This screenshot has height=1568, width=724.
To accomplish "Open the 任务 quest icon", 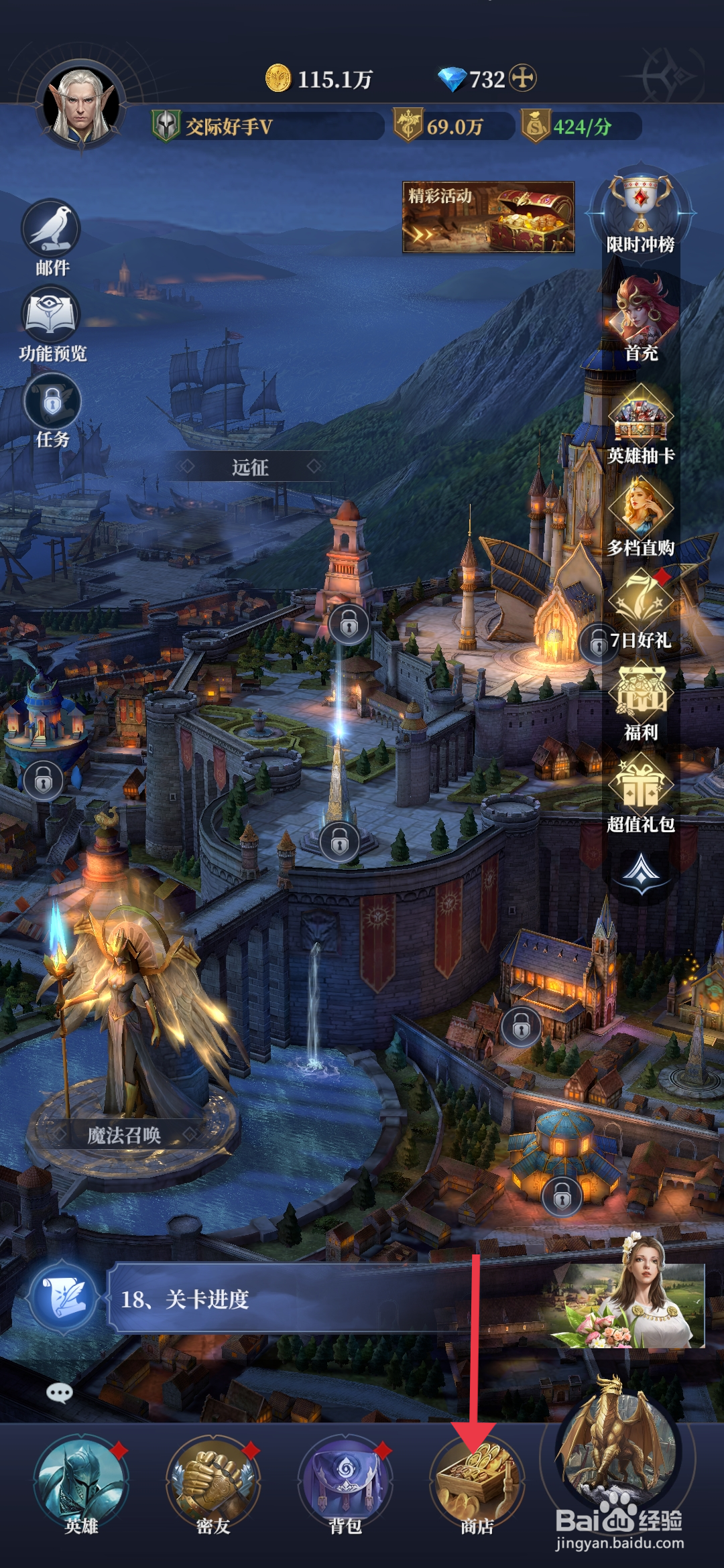I will [x=52, y=404].
